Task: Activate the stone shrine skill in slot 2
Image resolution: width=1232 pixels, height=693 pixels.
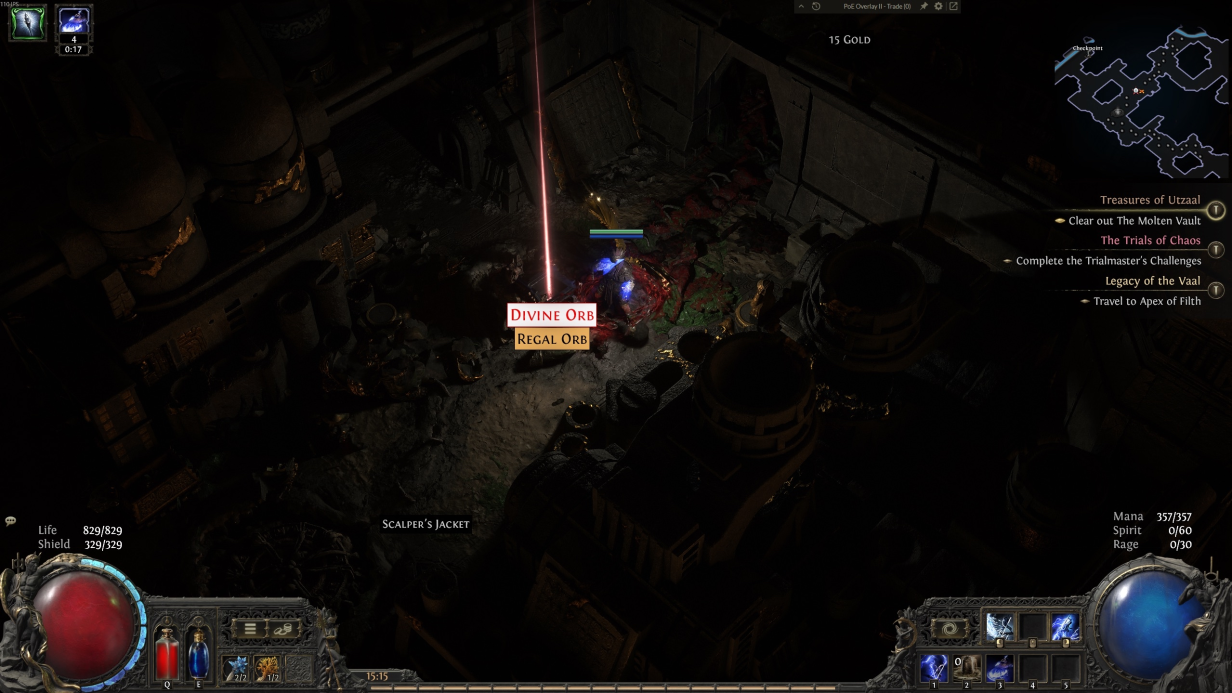Action: [x=967, y=668]
